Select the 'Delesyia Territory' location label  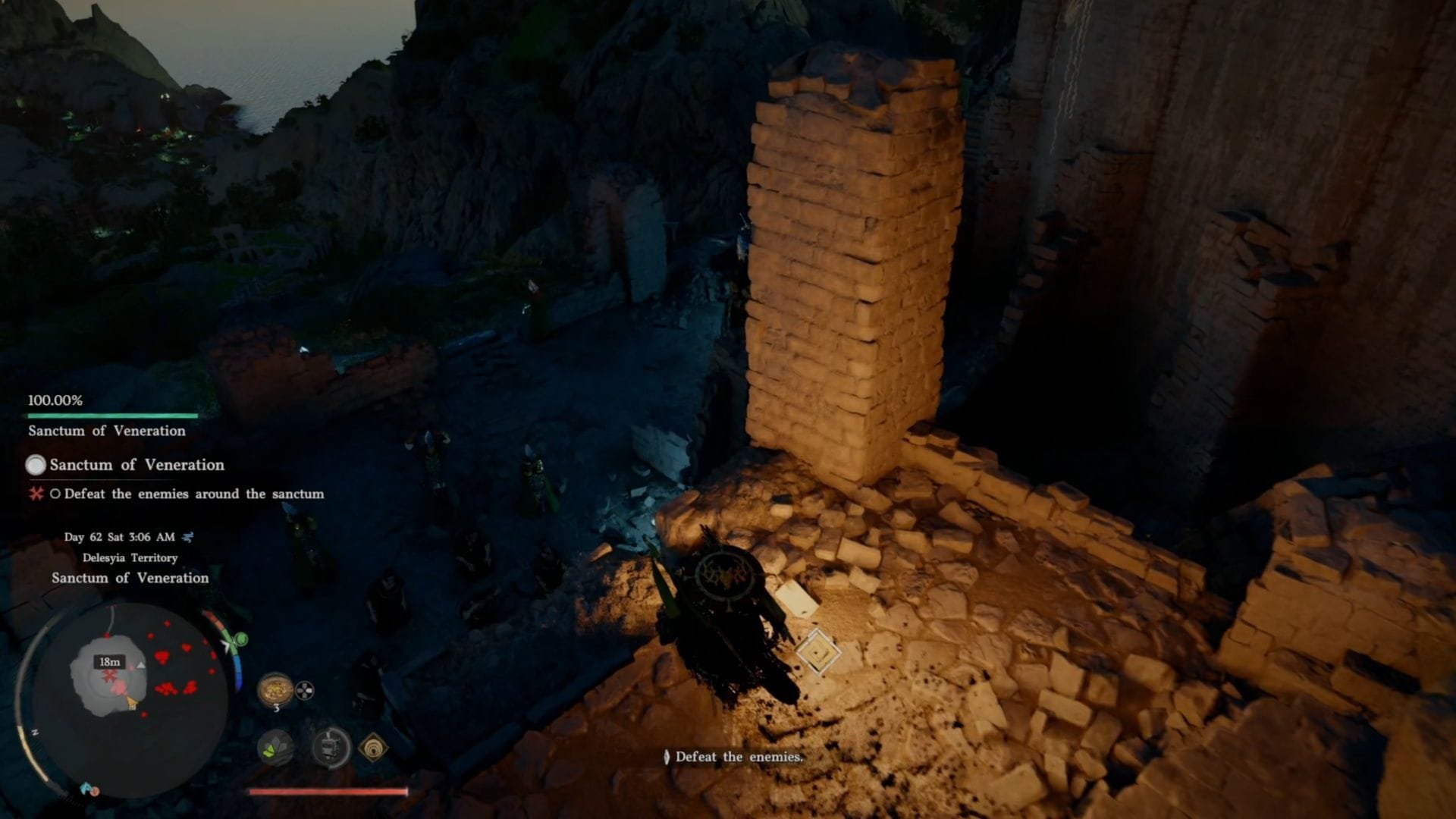pos(130,557)
